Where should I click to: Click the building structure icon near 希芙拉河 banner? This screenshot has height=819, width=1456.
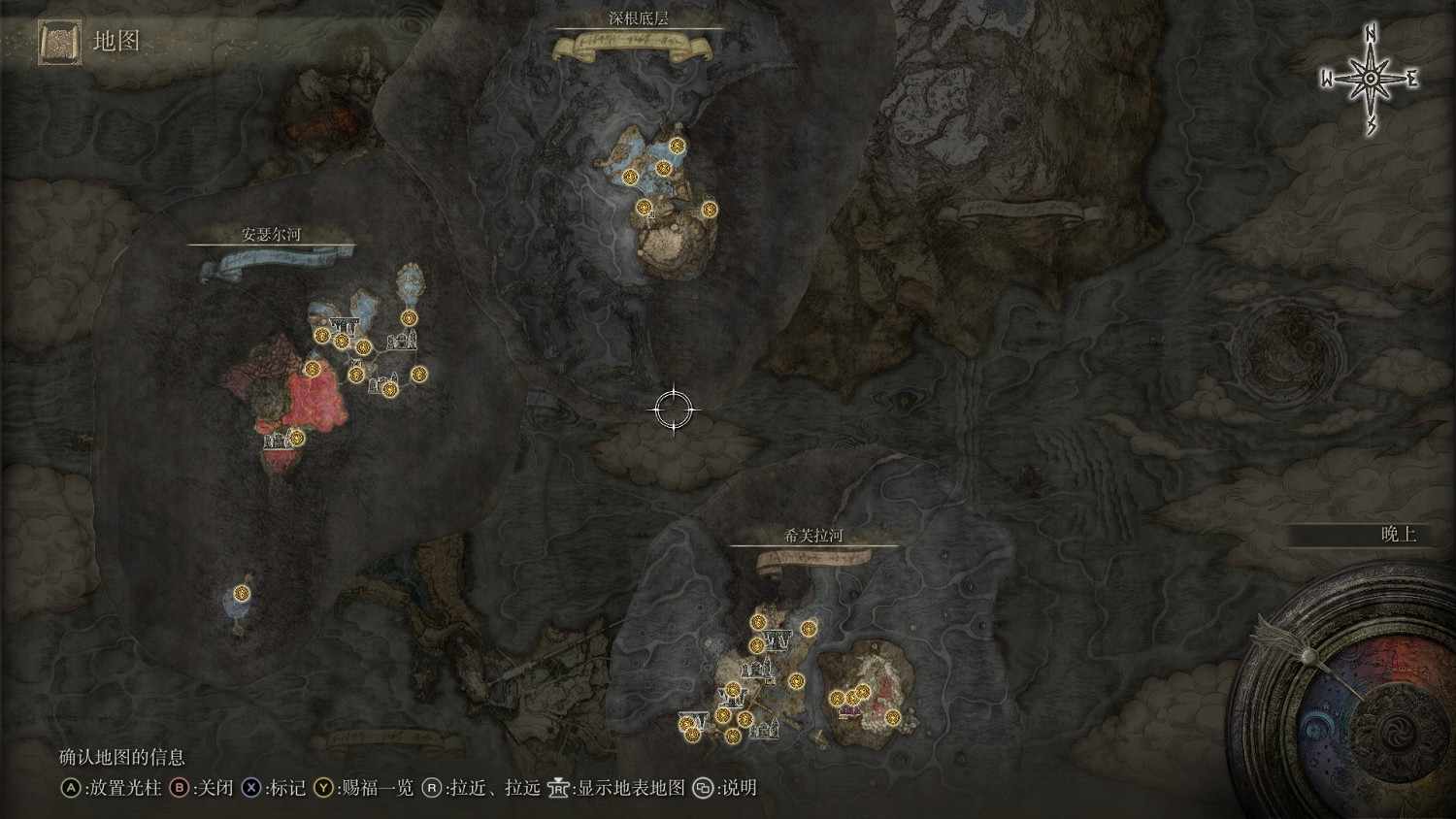pyautogui.click(x=777, y=639)
